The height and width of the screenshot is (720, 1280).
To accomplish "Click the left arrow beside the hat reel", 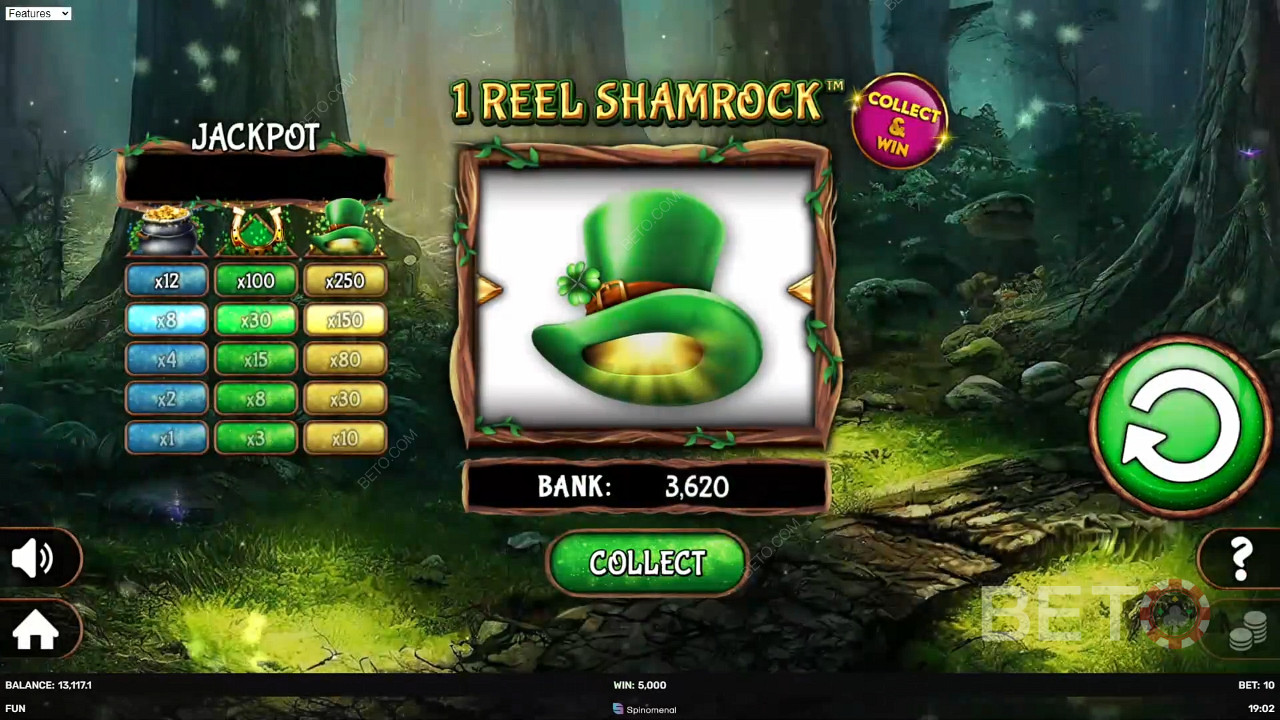I will click(487, 291).
